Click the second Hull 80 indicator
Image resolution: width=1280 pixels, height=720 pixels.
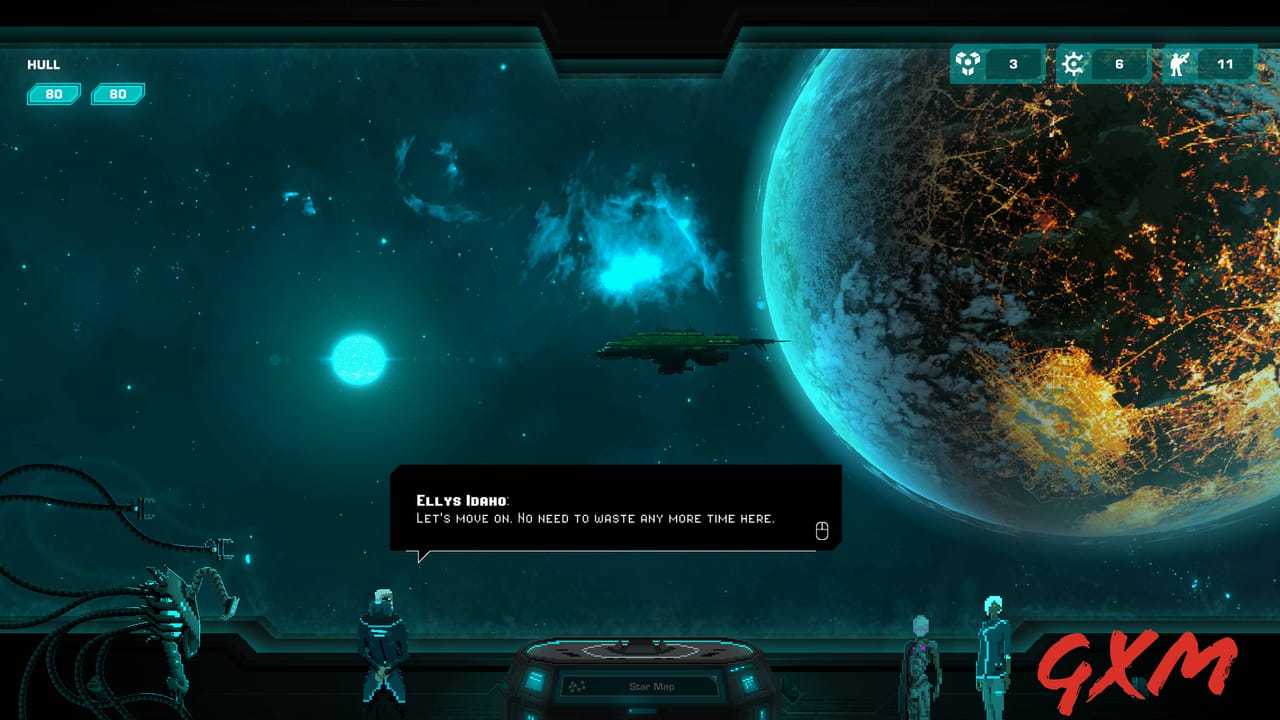[117, 94]
